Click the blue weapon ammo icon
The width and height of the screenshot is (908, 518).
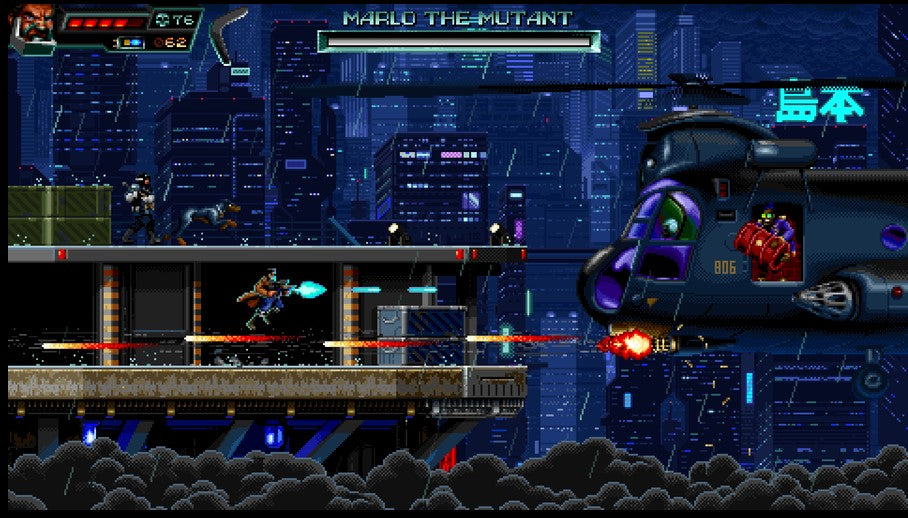tap(132, 43)
